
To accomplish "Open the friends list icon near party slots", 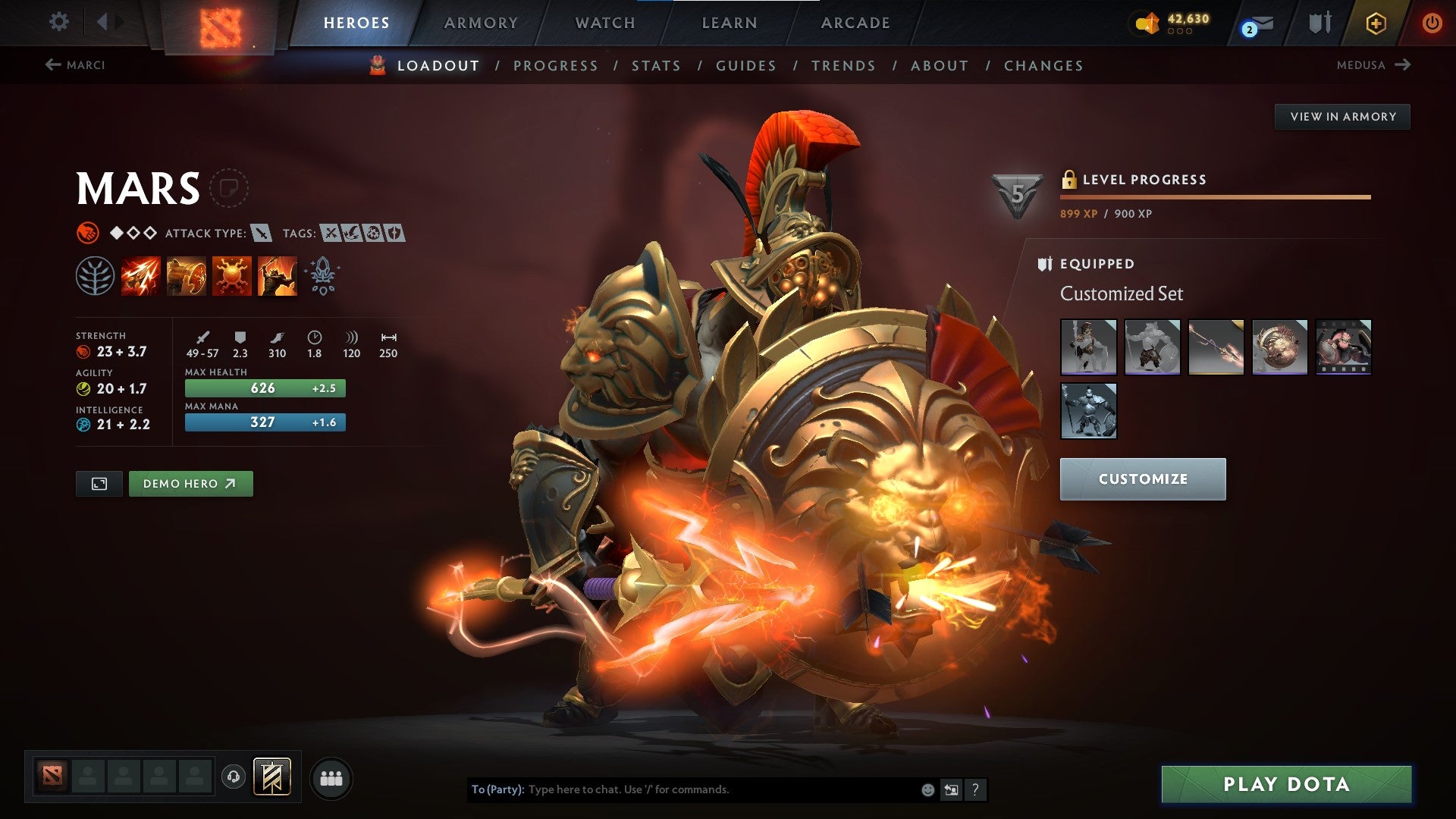I will point(331,777).
